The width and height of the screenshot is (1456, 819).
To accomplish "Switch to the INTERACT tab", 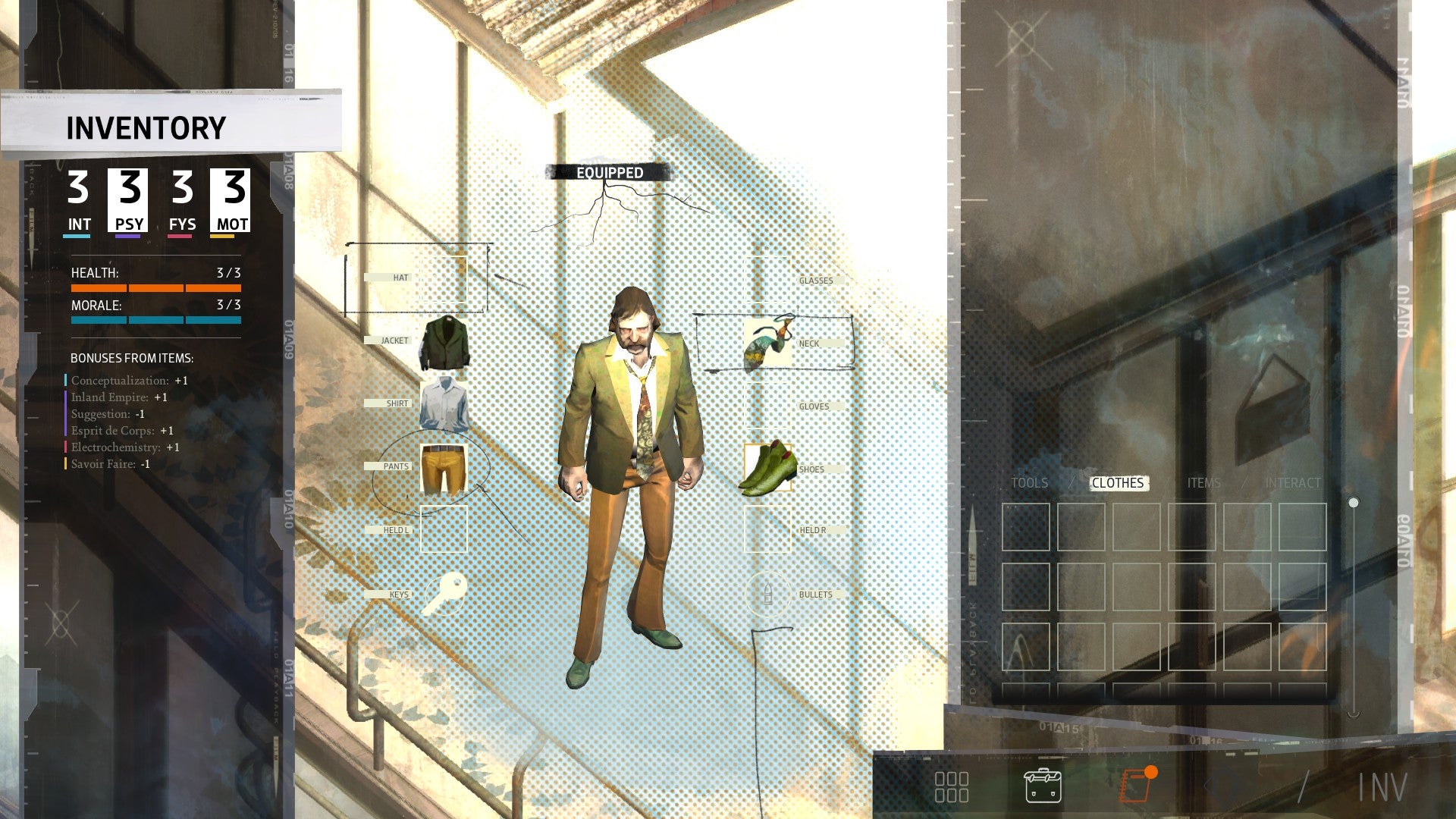I will (x=1291, y=483).
